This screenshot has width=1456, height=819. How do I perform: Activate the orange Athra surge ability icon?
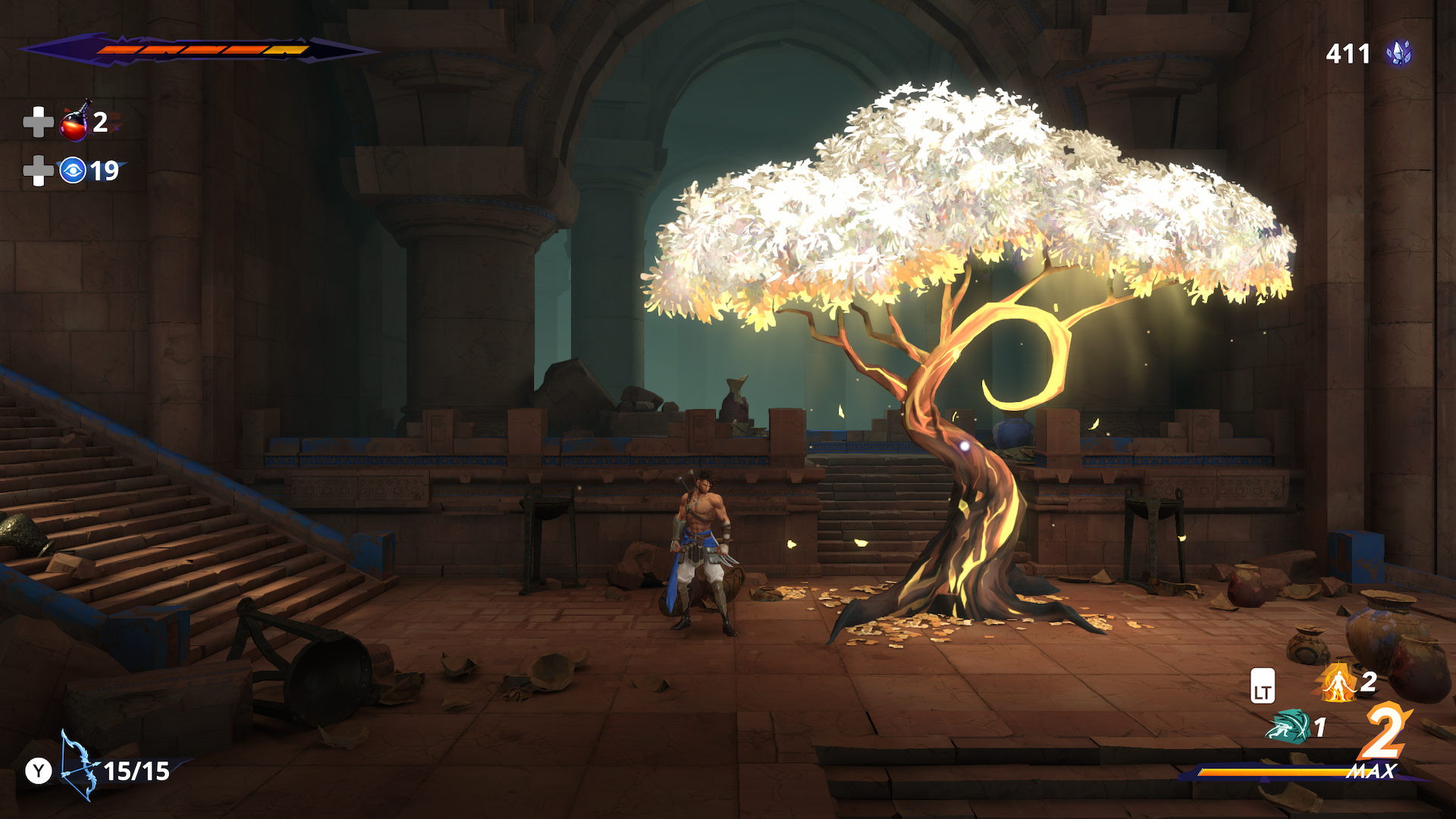pyautogui.click(x=1338, y=683)
